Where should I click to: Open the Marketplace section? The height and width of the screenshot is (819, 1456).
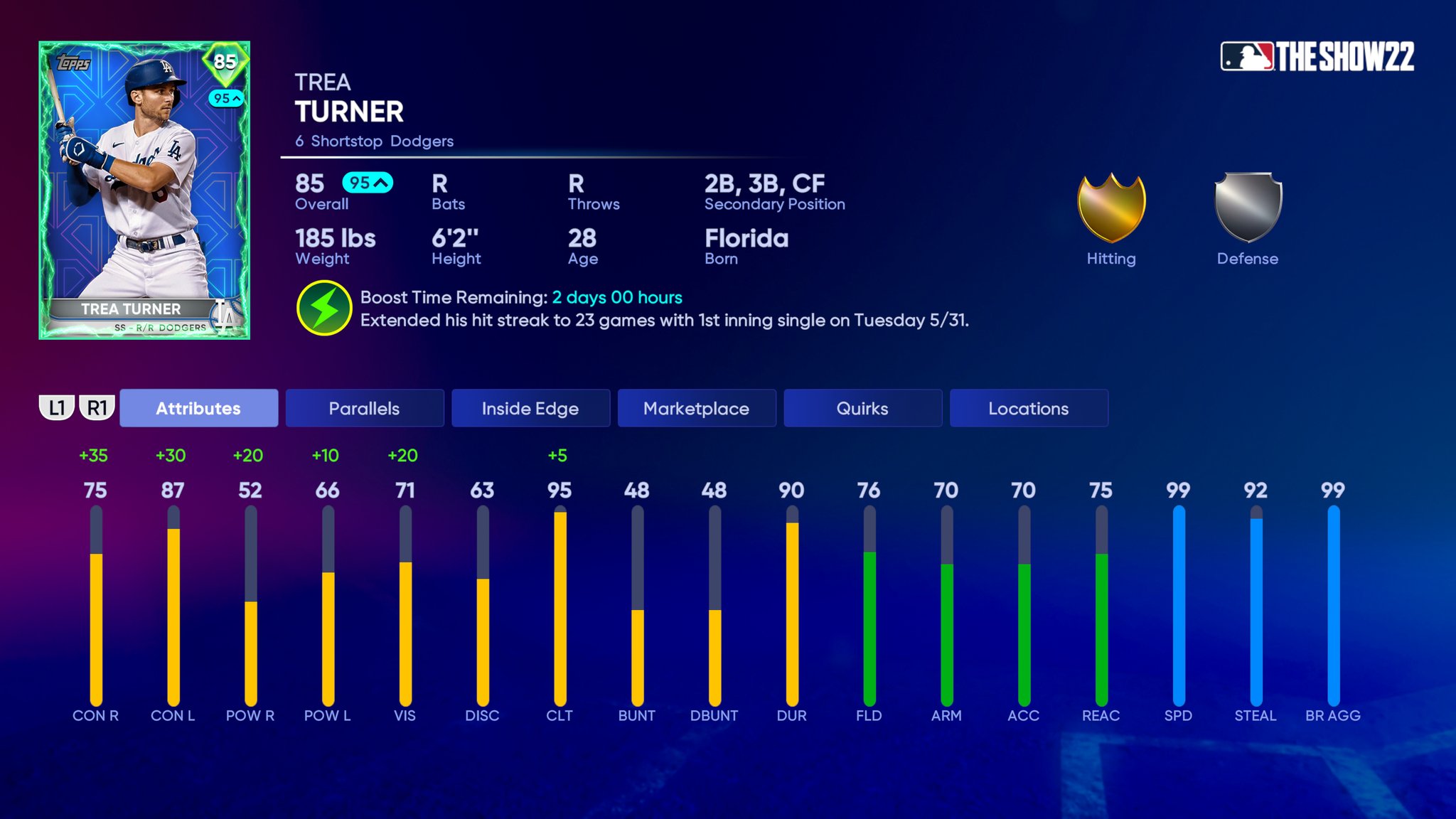point(696,408)
